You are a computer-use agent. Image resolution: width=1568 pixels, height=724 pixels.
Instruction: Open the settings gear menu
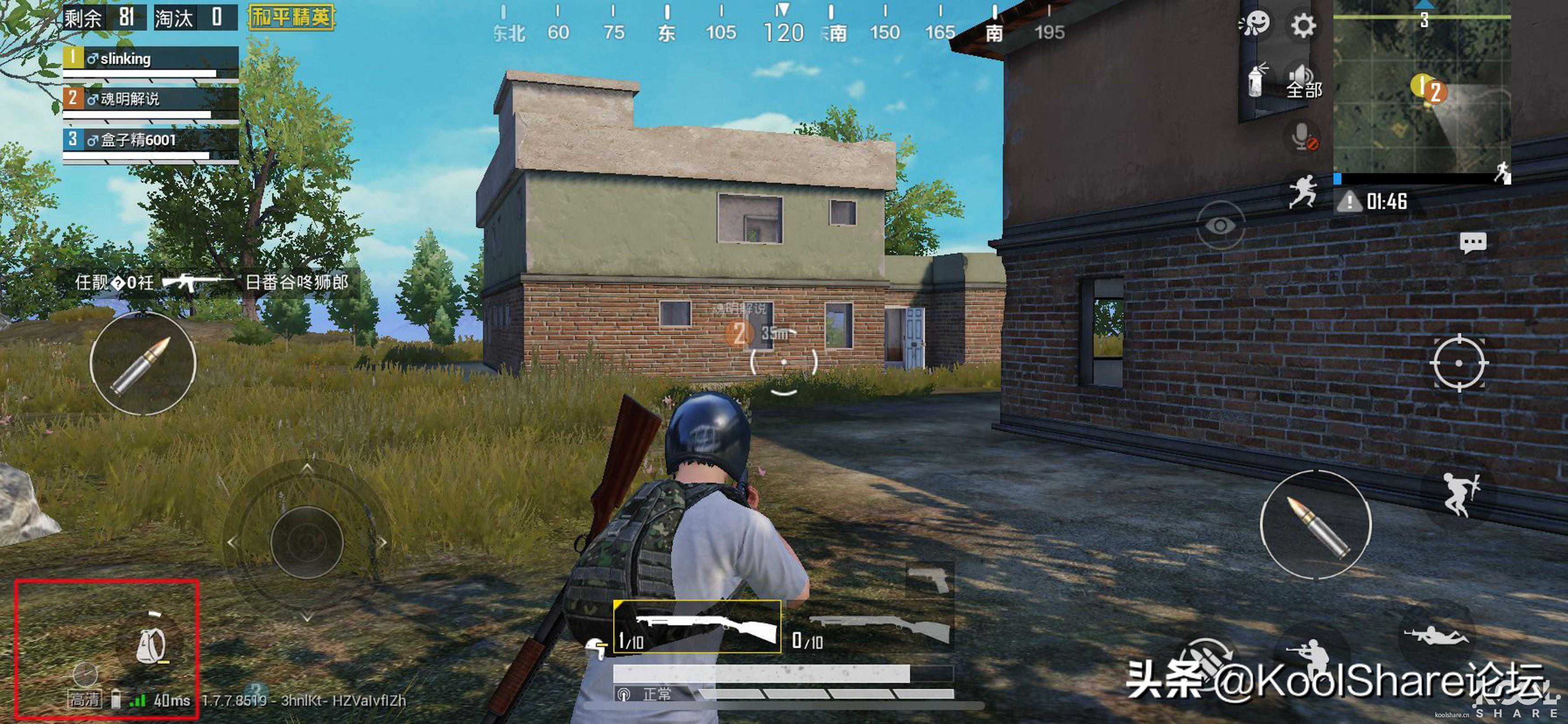1303,26
